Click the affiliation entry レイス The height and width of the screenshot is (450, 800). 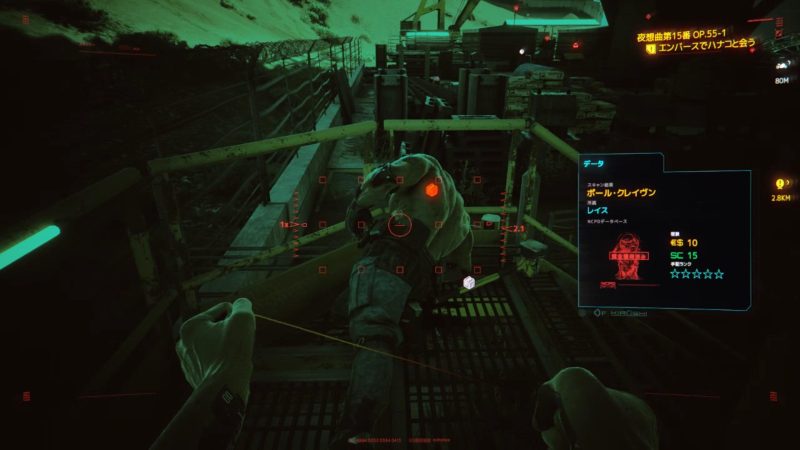pyautogui.click(x=603, y=214)
